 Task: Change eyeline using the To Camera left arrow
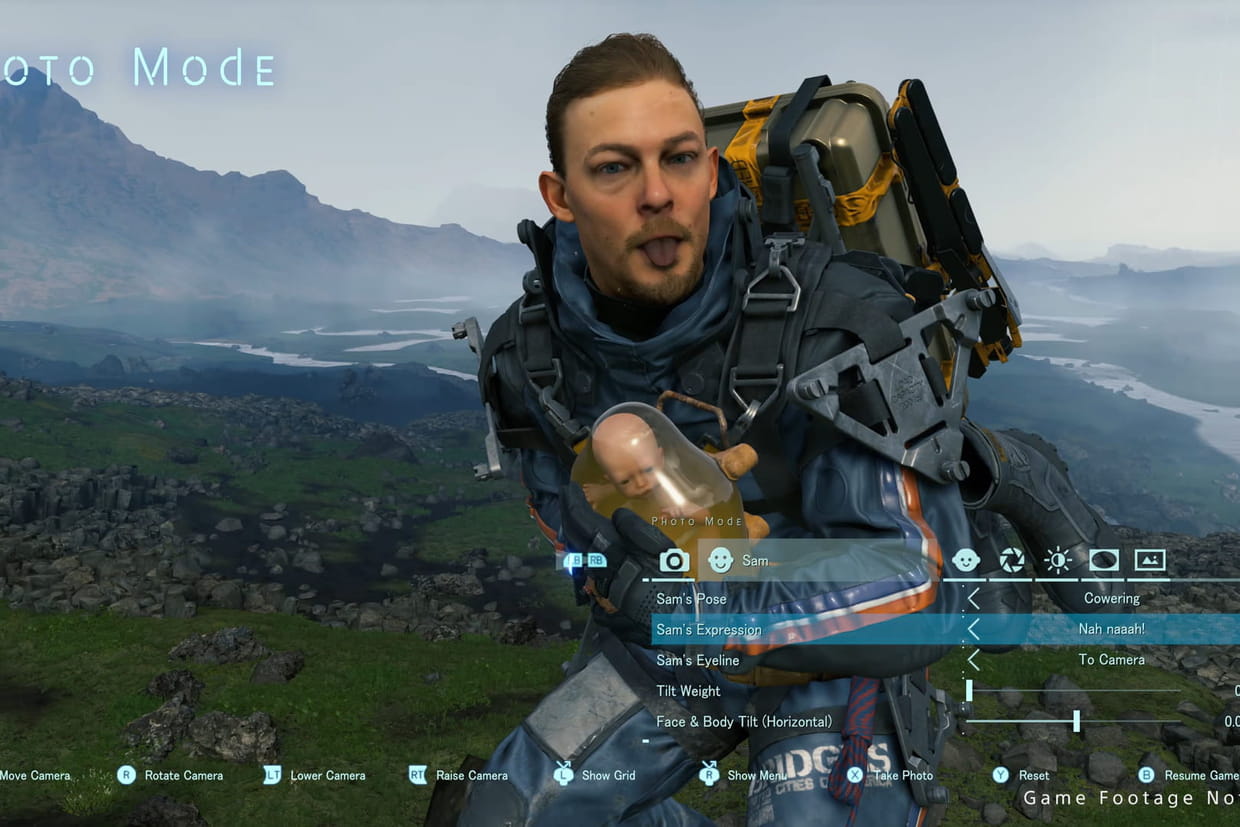973,660
